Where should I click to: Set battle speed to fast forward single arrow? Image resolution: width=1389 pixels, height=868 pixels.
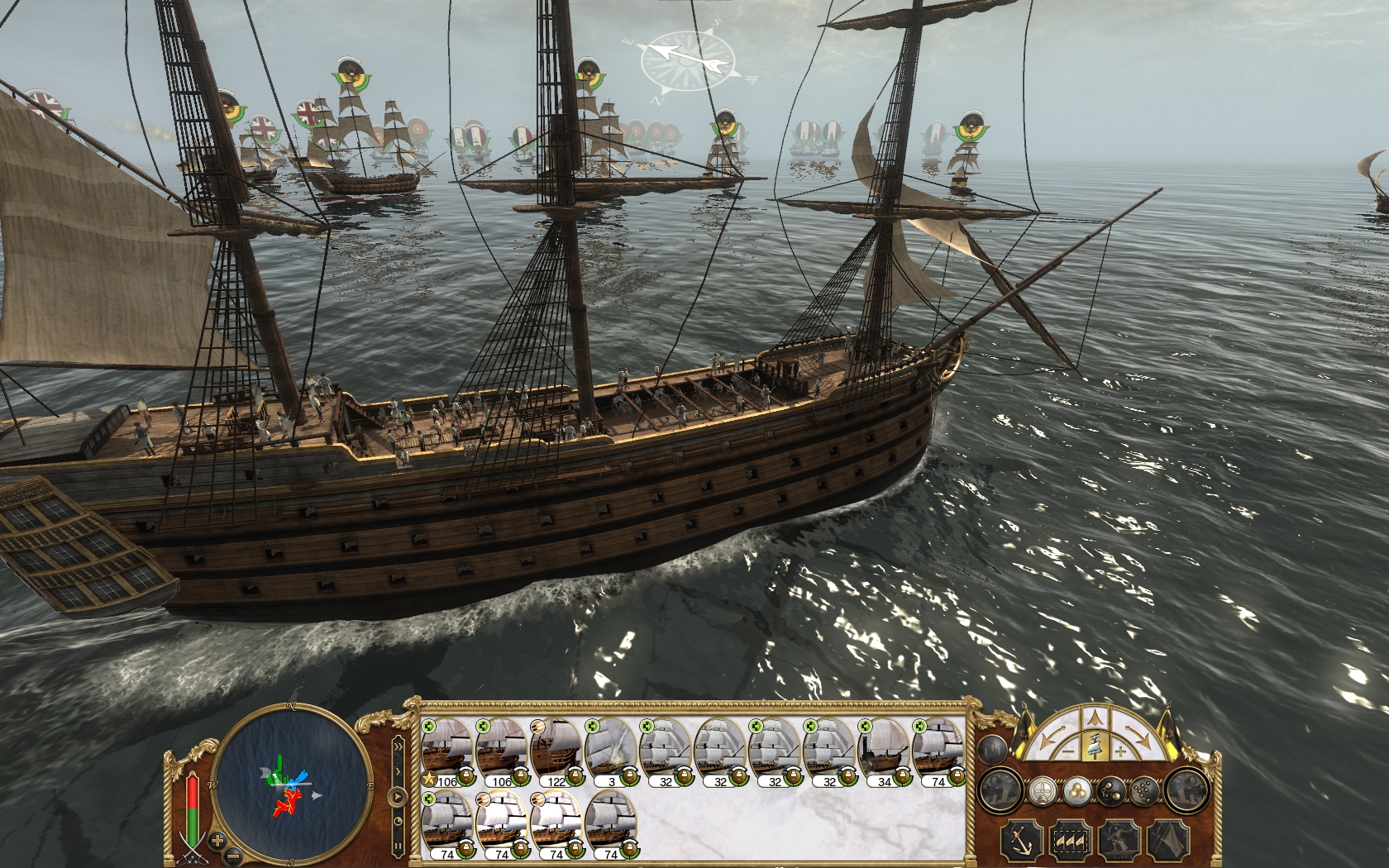399,771
